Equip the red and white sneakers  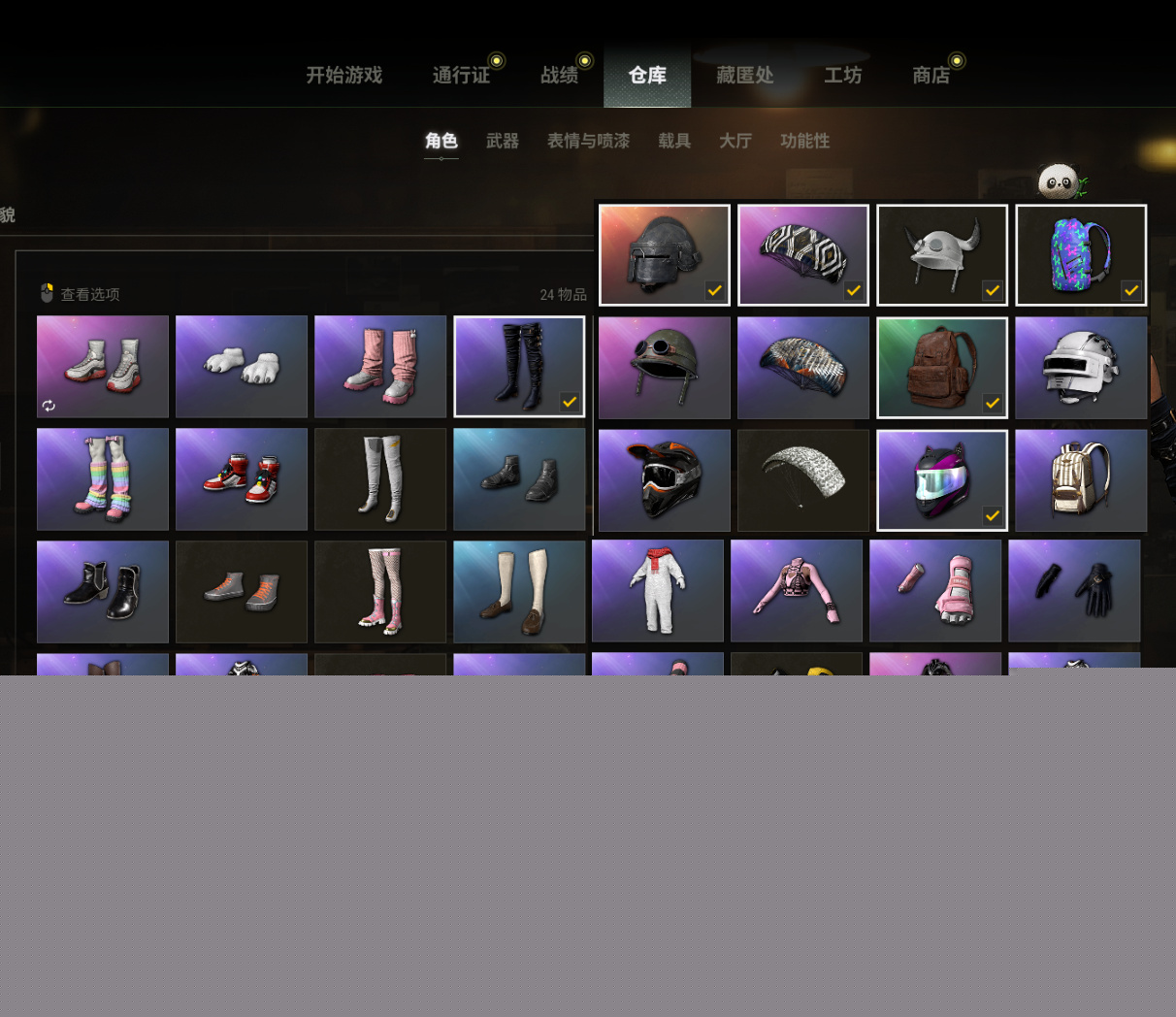point(242,479)
